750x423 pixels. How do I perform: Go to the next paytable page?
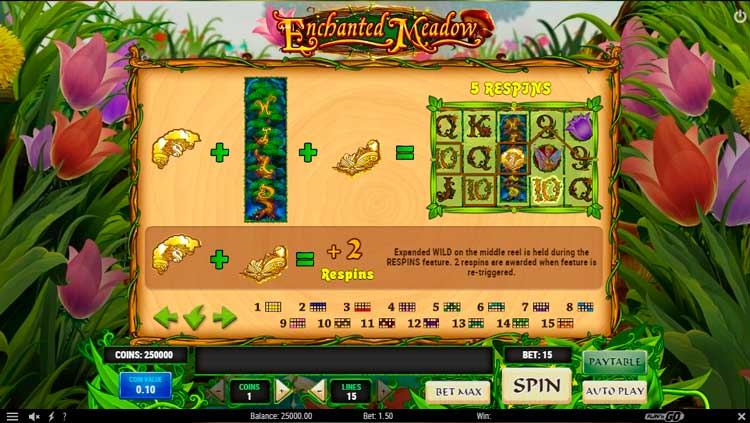pyautogui.click(x=224, y=318)
